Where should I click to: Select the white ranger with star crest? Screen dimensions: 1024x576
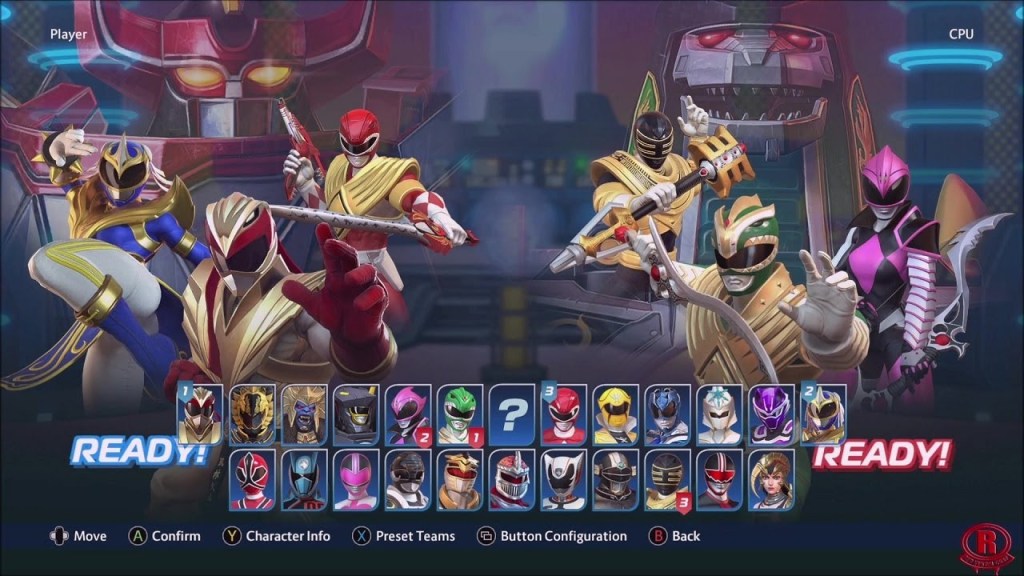721,413
